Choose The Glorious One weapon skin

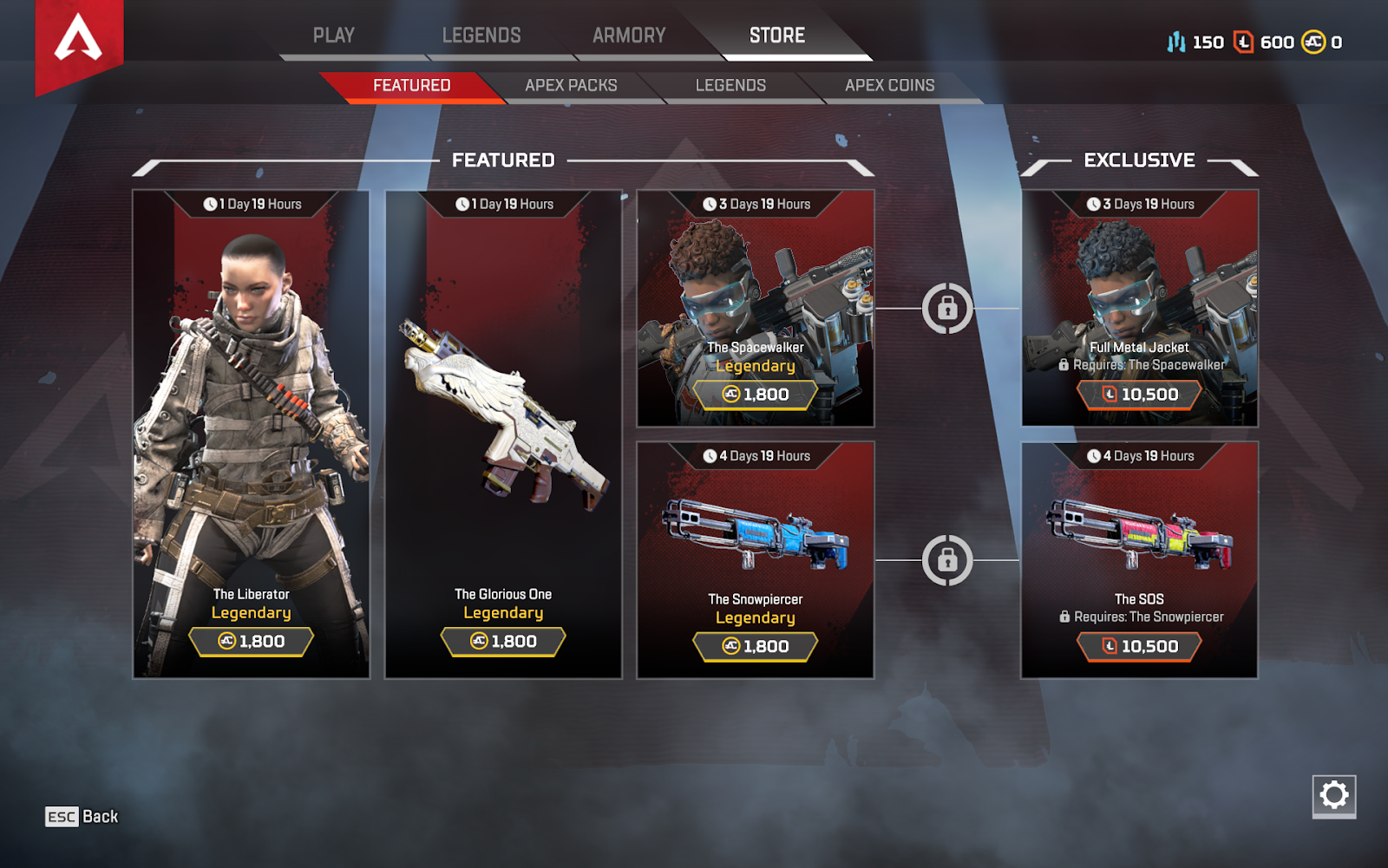503,434
